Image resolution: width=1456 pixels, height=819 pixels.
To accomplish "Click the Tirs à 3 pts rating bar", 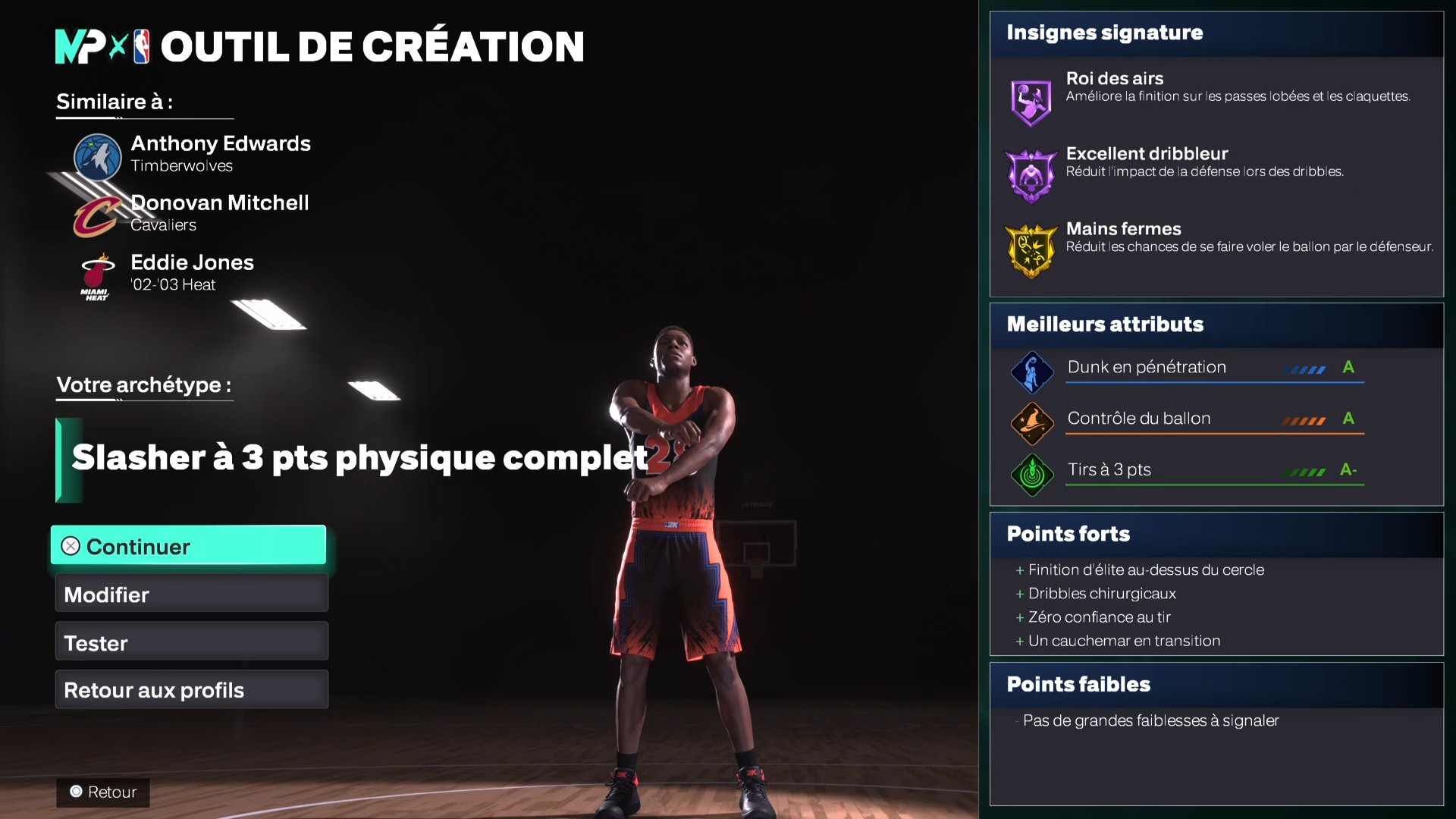I will [1303, 470].
